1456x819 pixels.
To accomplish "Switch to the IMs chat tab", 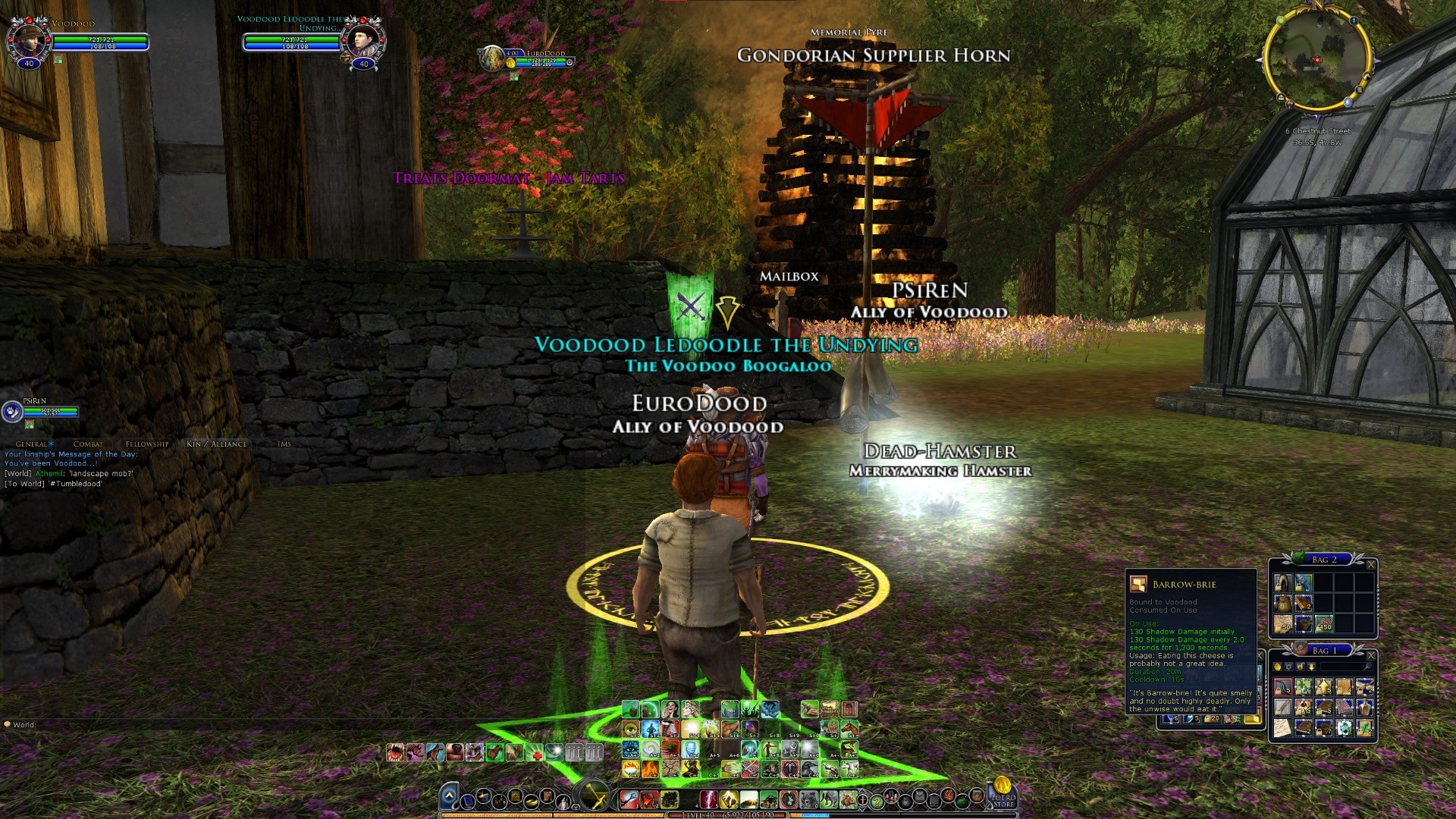I will pyautogui.click(x=284, y=444).
